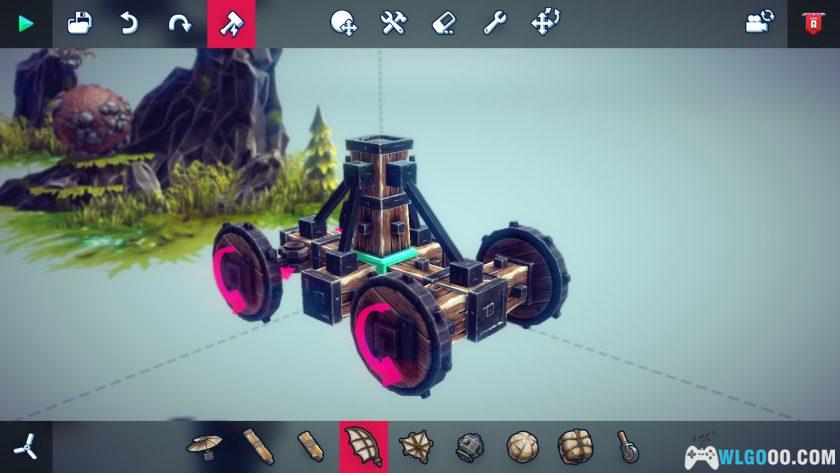Select the four-arrow move tool
Viewport: 840px width, 473px height.
click(544, 23)
